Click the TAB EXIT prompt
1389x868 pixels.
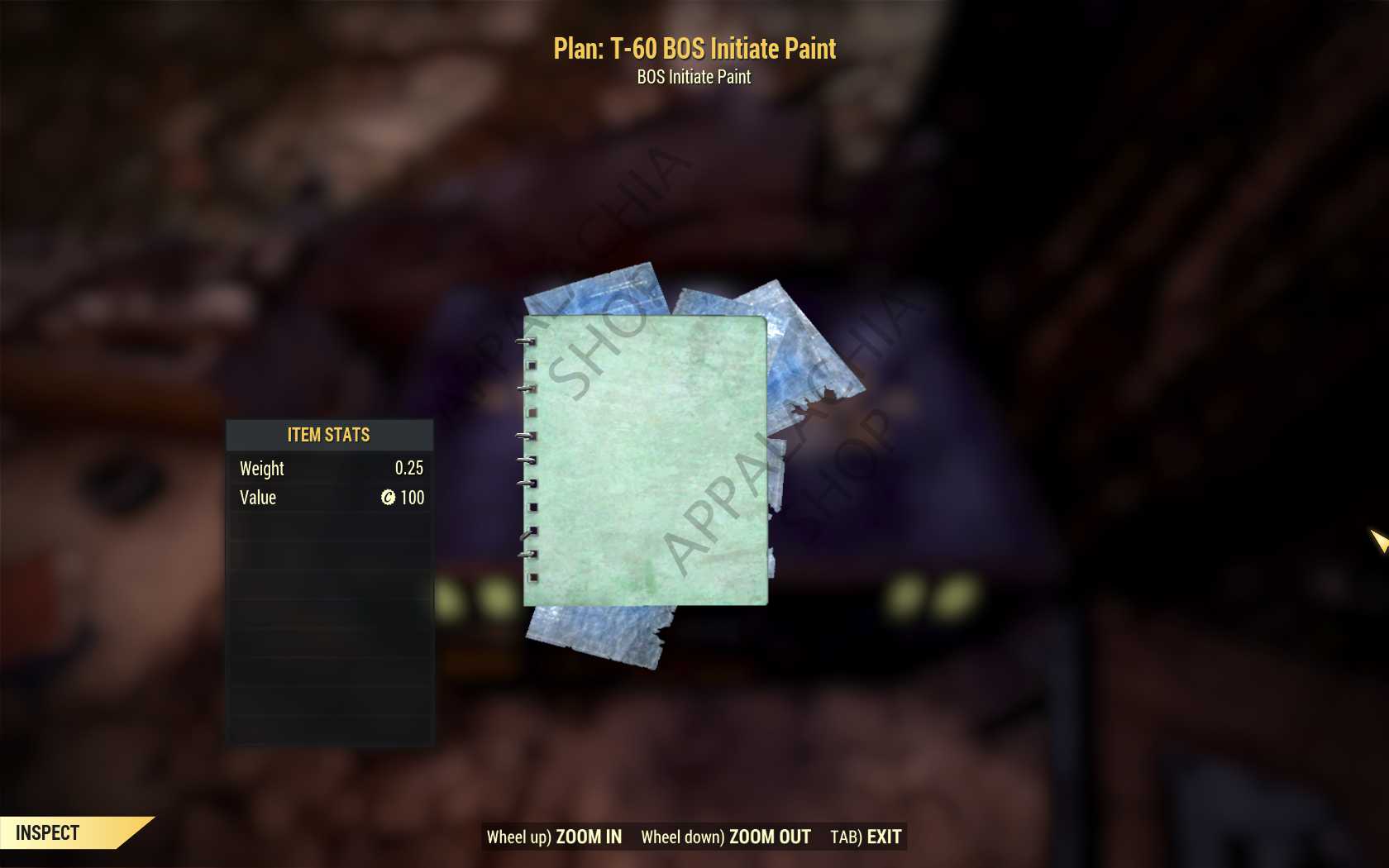click(x=866, y=837)
